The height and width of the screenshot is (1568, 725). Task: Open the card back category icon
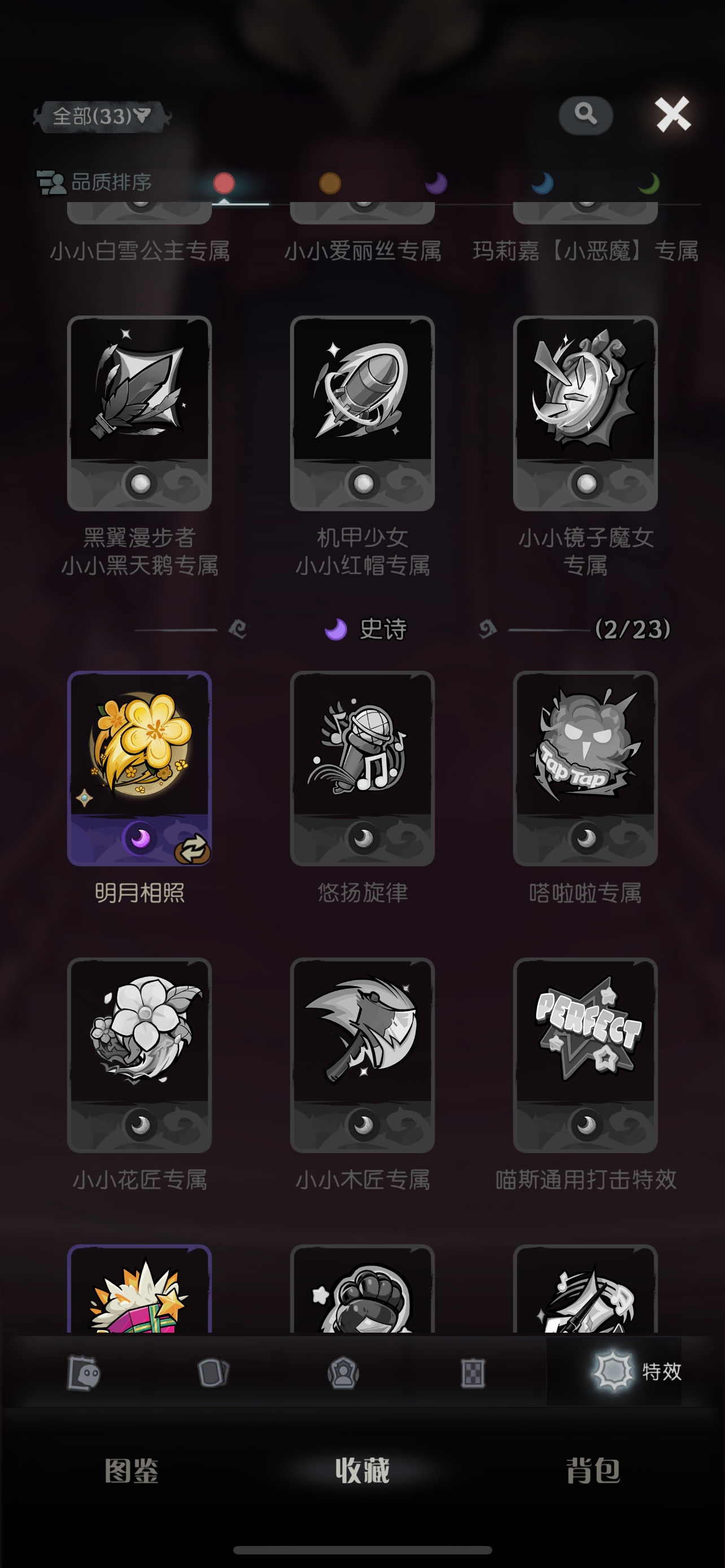(x=212, y=1373)
